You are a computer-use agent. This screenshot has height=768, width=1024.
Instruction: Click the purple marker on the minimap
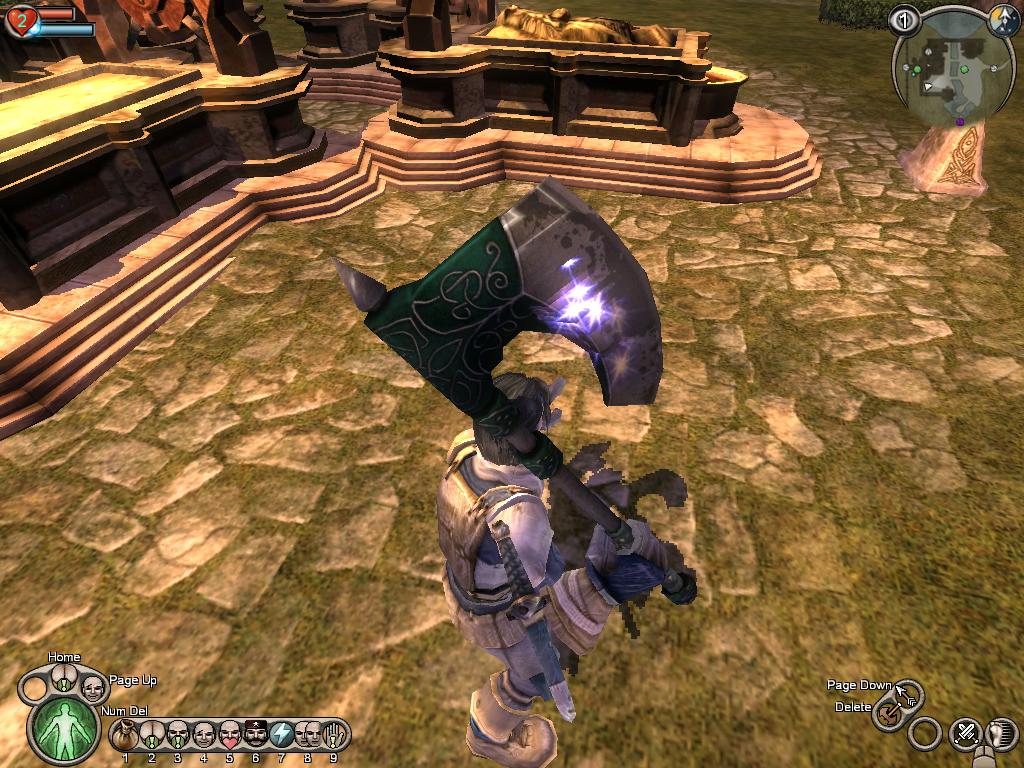pos(961,122)
